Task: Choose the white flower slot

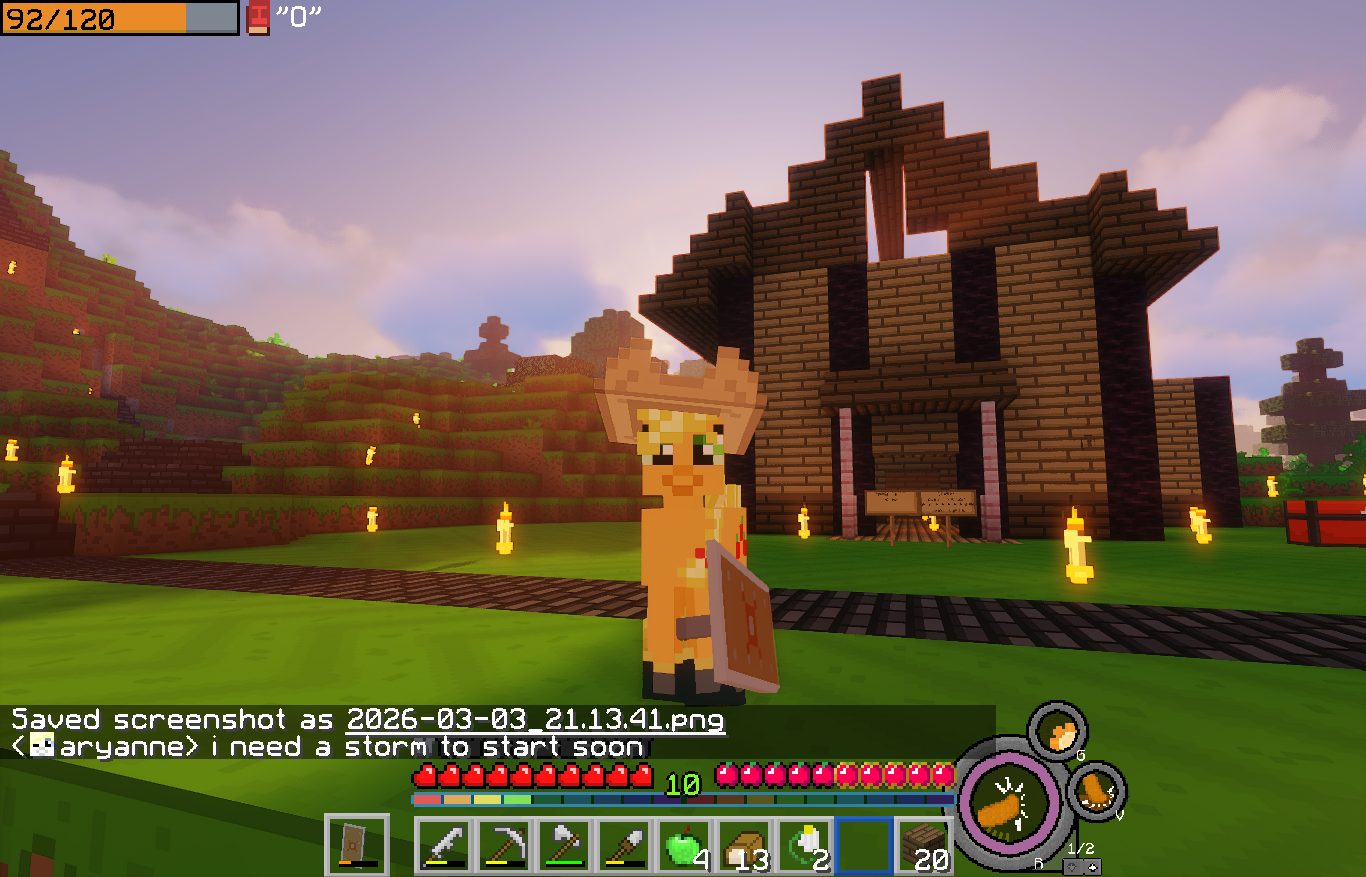Action: tap(804, 846)
